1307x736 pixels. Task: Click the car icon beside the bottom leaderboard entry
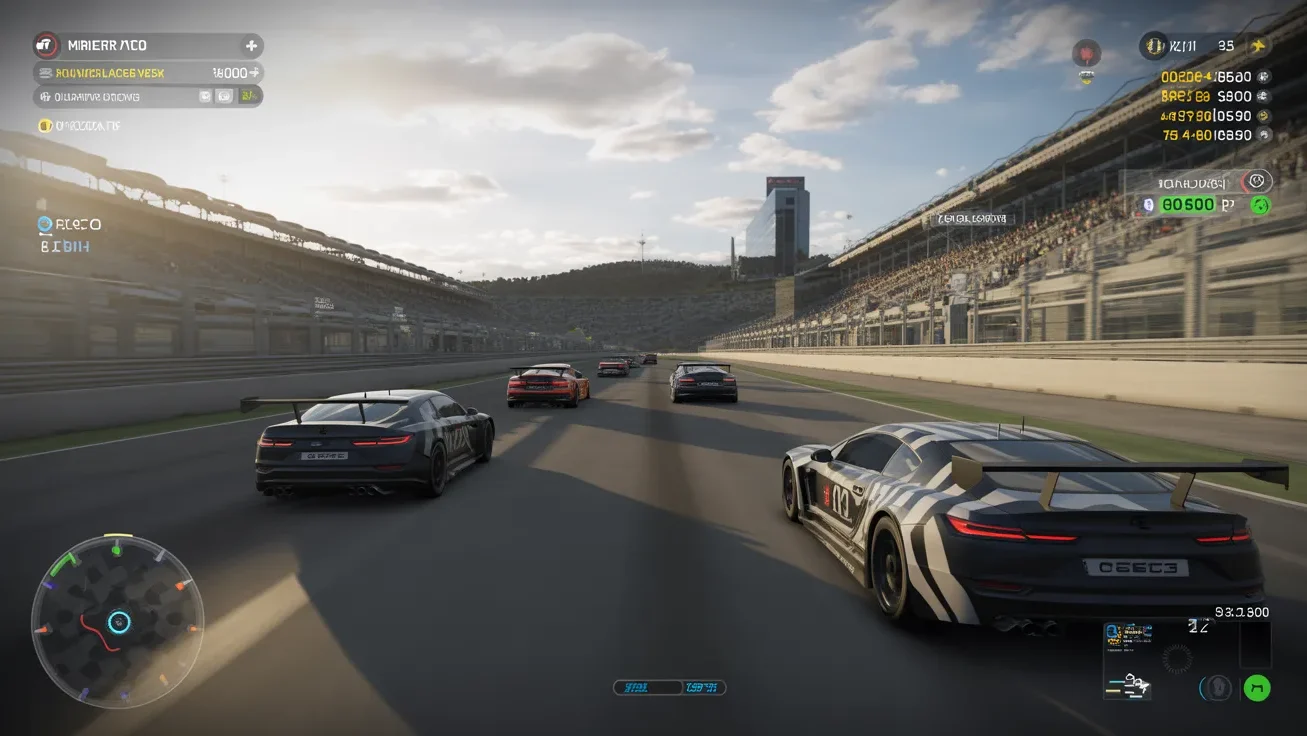[x=1263, y=135]
